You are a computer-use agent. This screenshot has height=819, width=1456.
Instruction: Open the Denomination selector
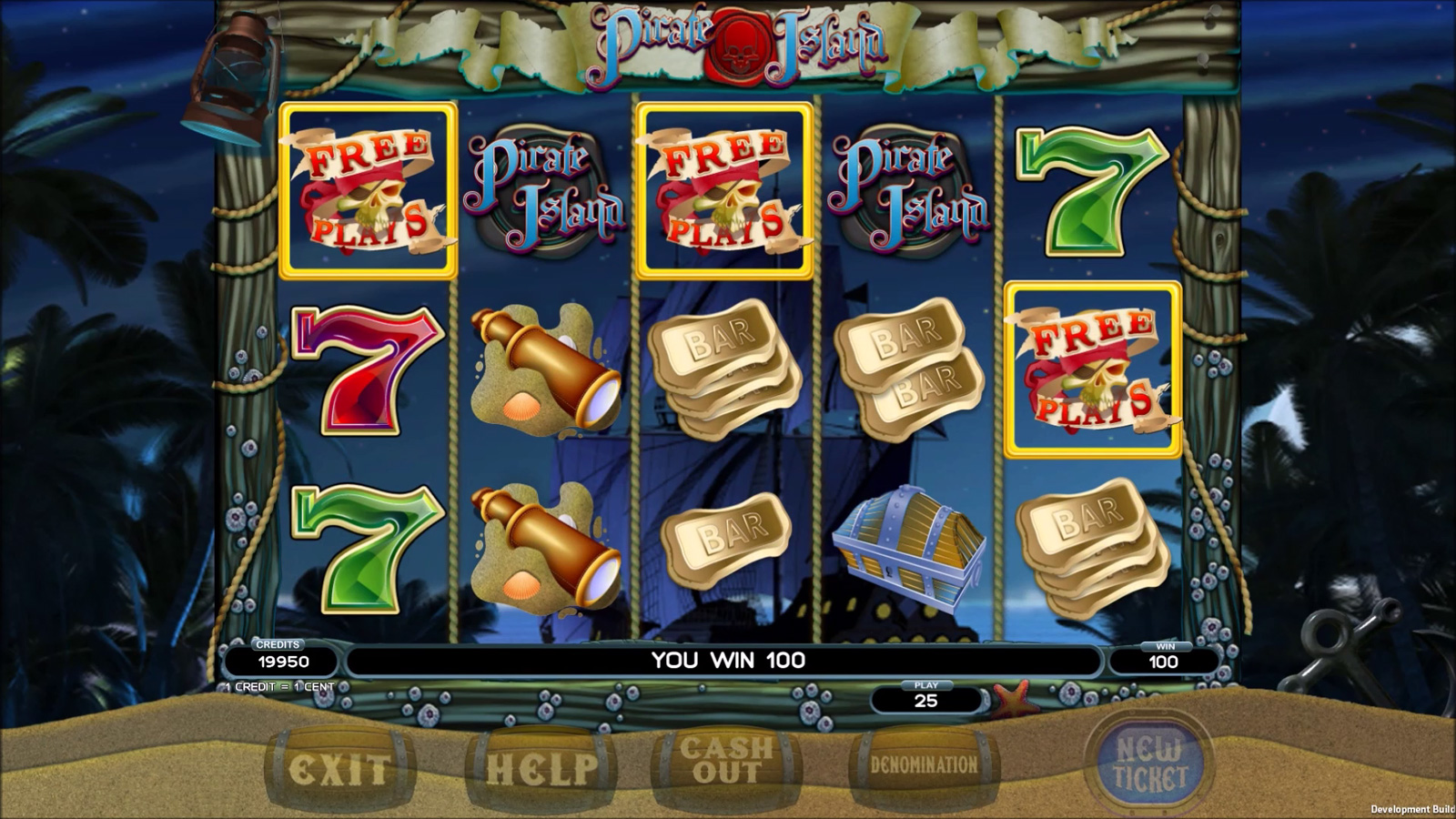point(924,765)
